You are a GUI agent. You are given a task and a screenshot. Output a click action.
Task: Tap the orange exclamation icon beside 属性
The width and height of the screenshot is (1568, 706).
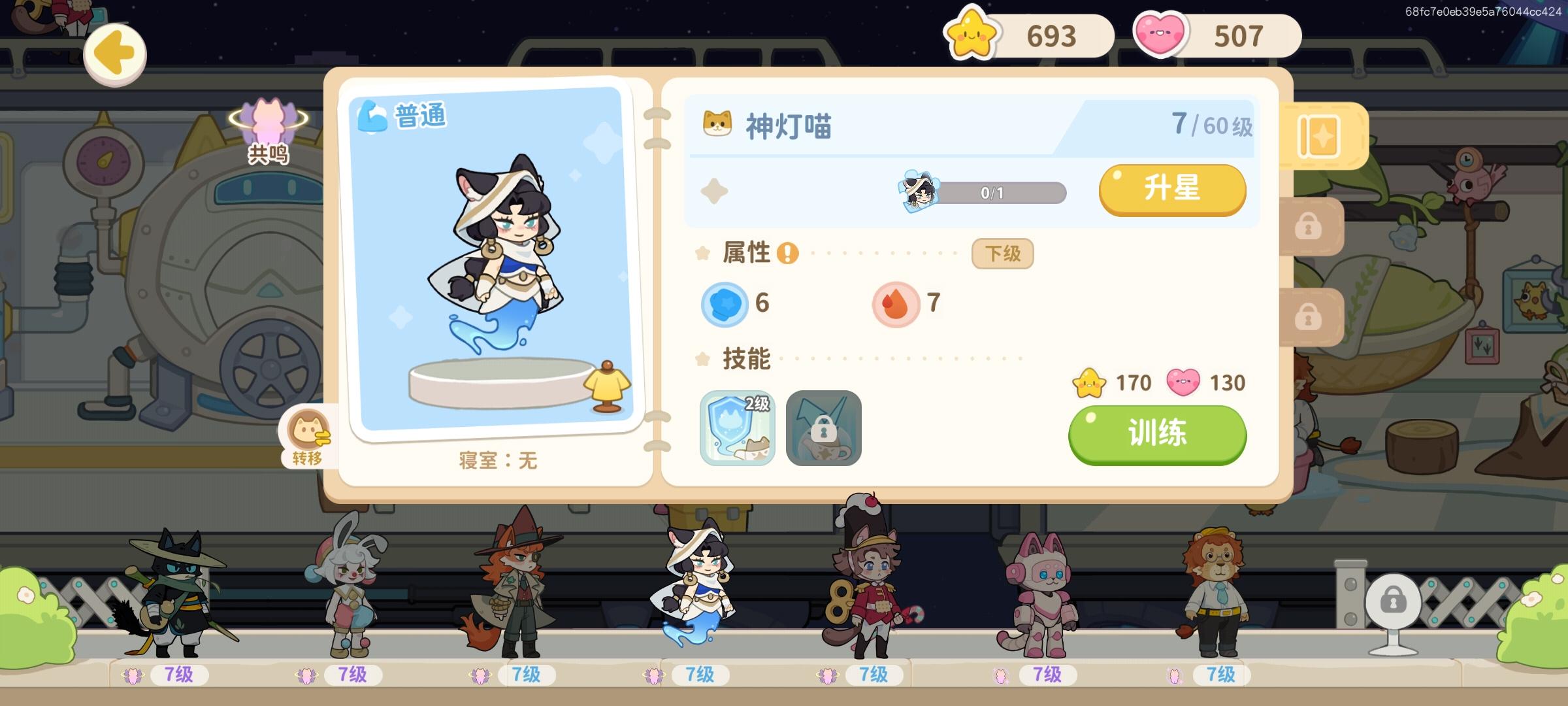[787, 254]
